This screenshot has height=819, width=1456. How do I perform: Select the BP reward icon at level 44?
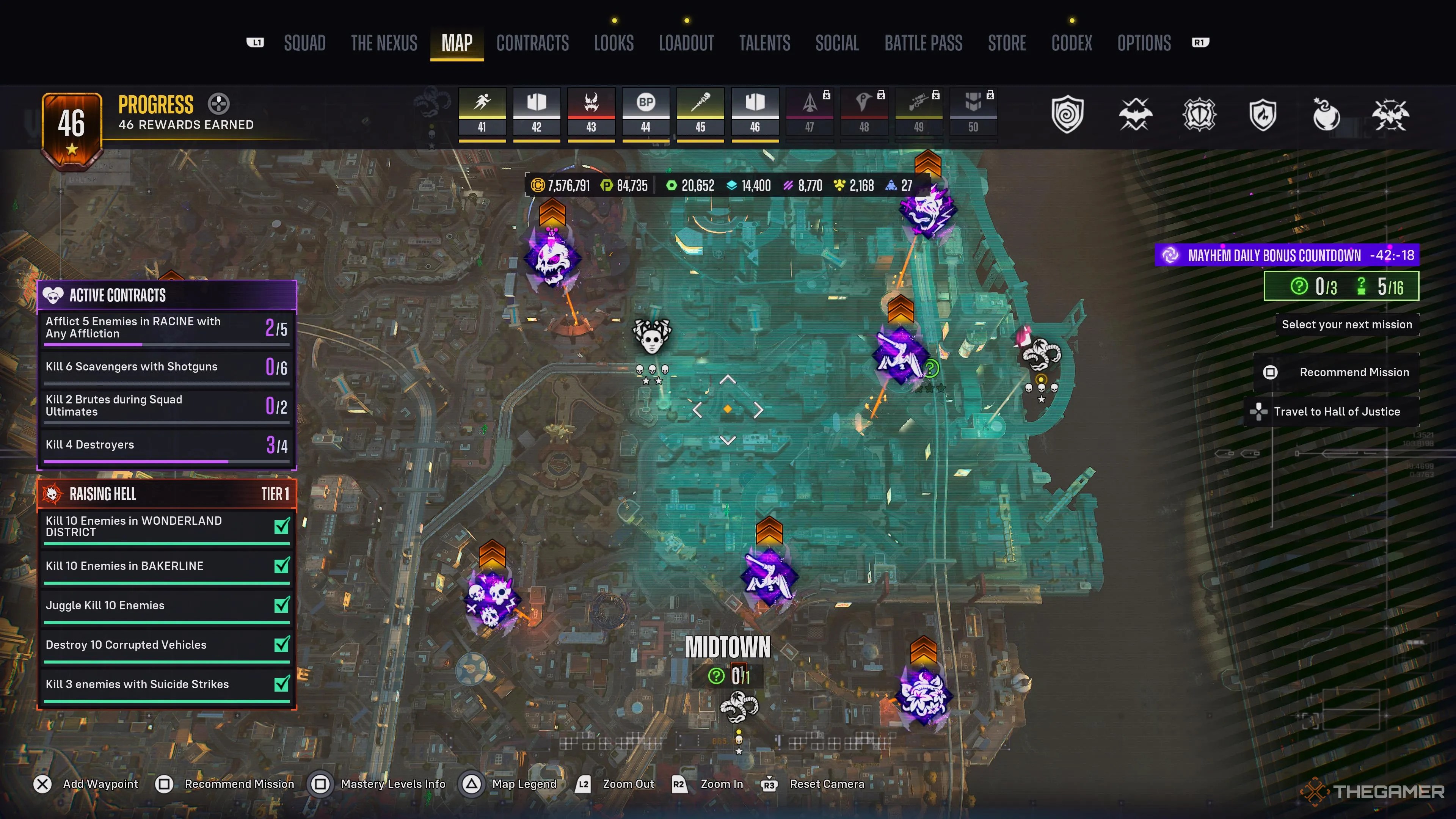(x=646, y=103)
